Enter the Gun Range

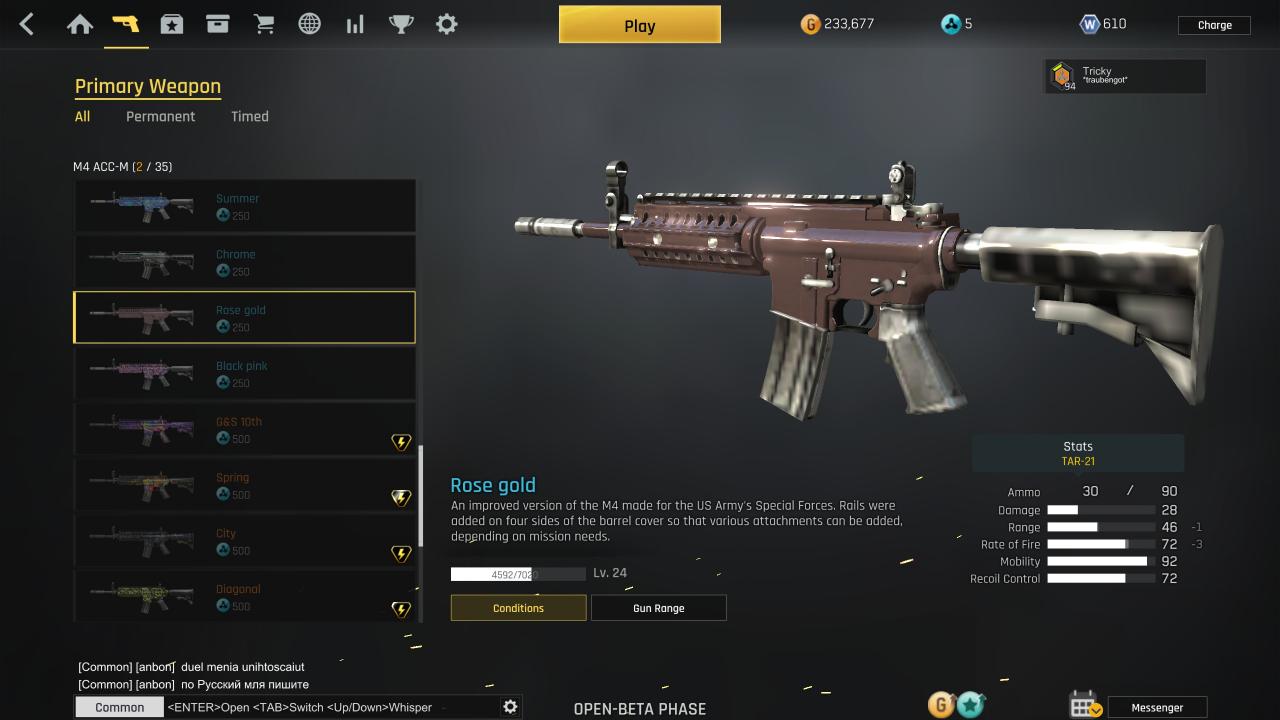[x=658, y=608]
